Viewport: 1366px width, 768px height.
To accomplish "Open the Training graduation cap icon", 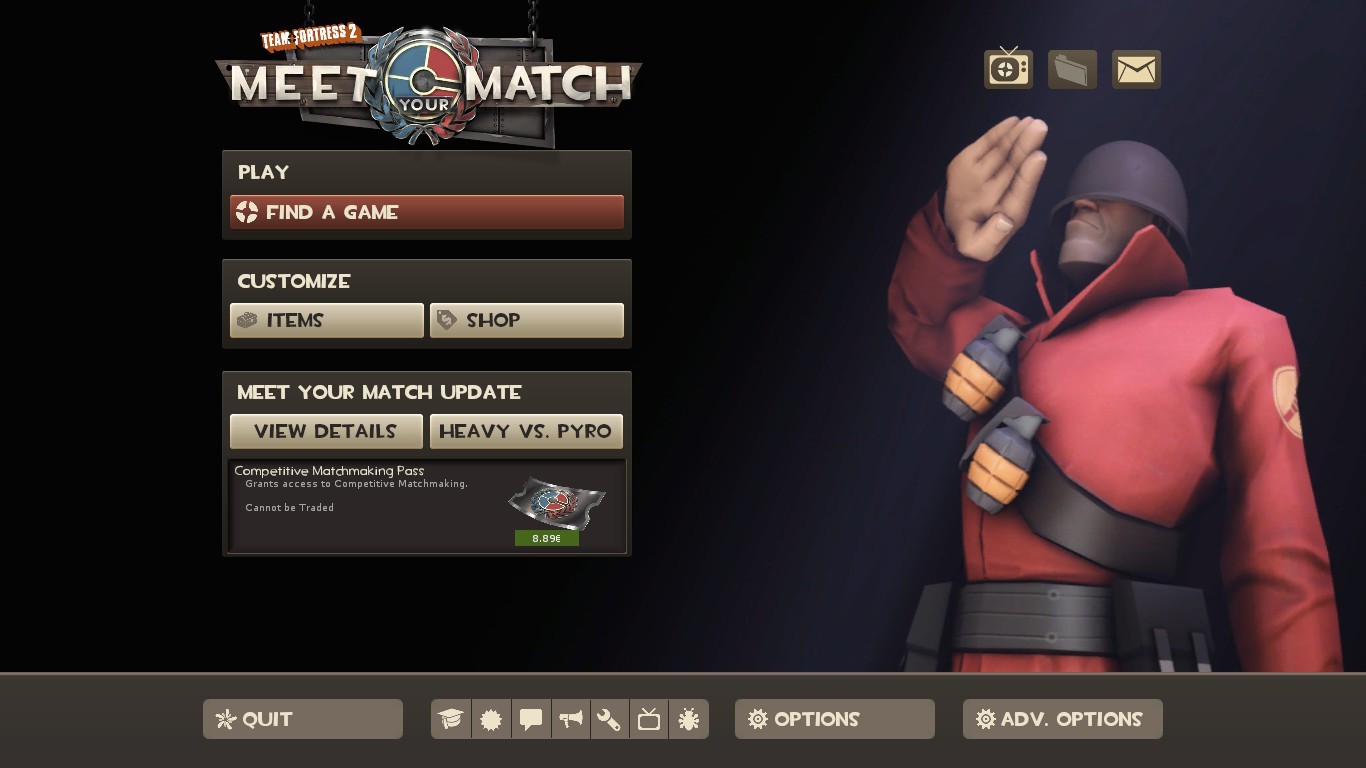I will point(451,719).
